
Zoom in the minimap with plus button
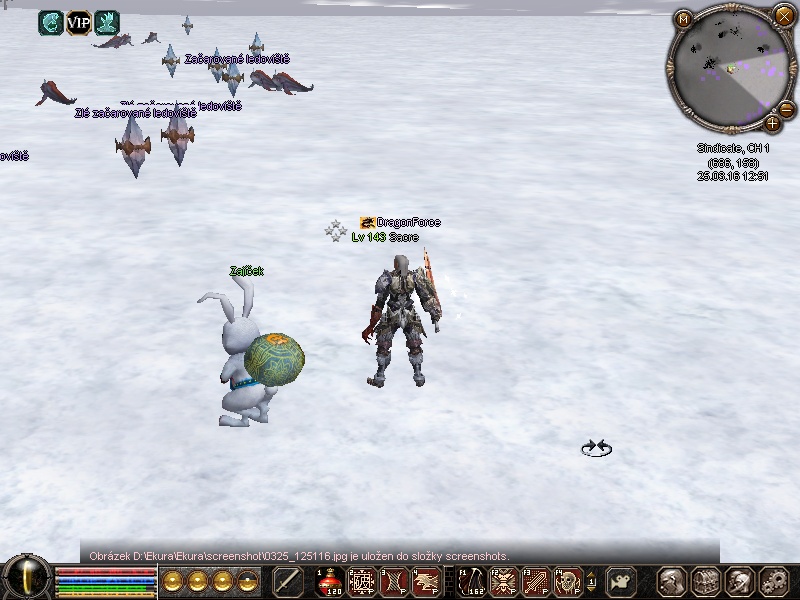[773, 123]
